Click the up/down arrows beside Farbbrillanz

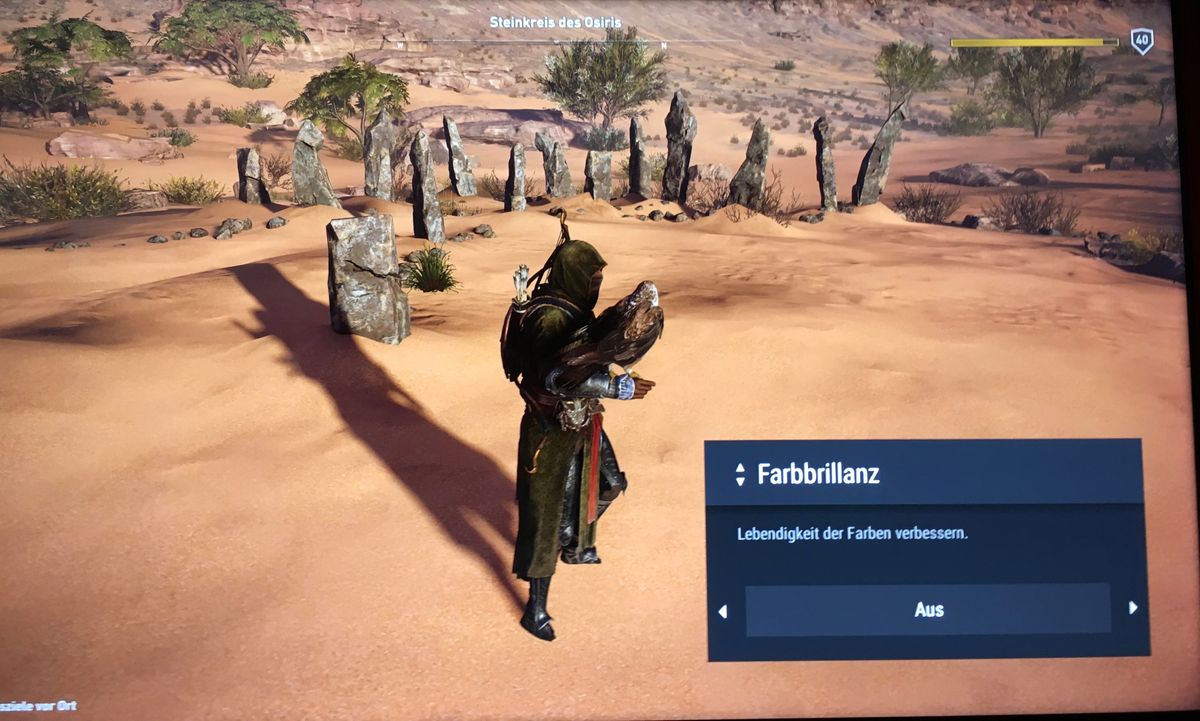coord(740,474)
